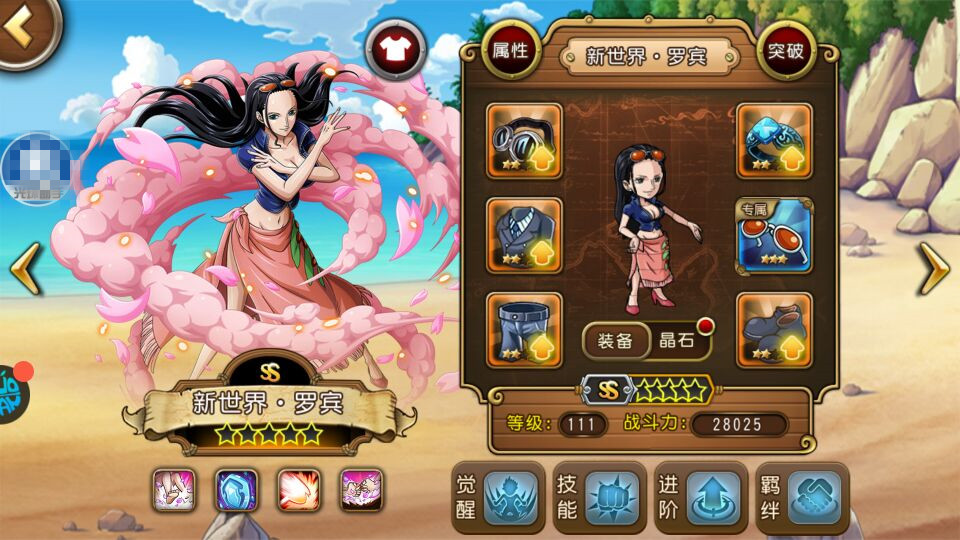Open the 突破 breakthrough panel
The height and width of the screenshot is (540, 960).
786,50
